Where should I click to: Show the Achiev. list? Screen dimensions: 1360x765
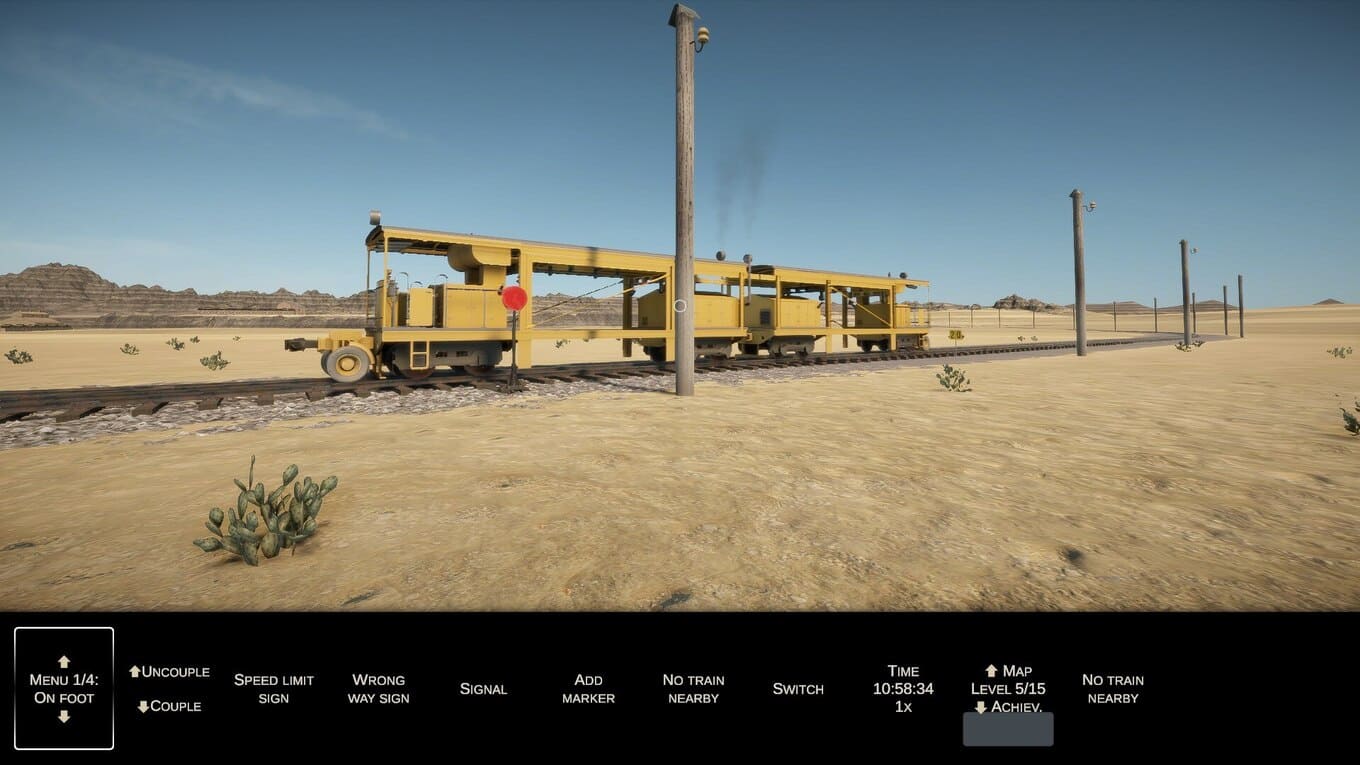1008,707
